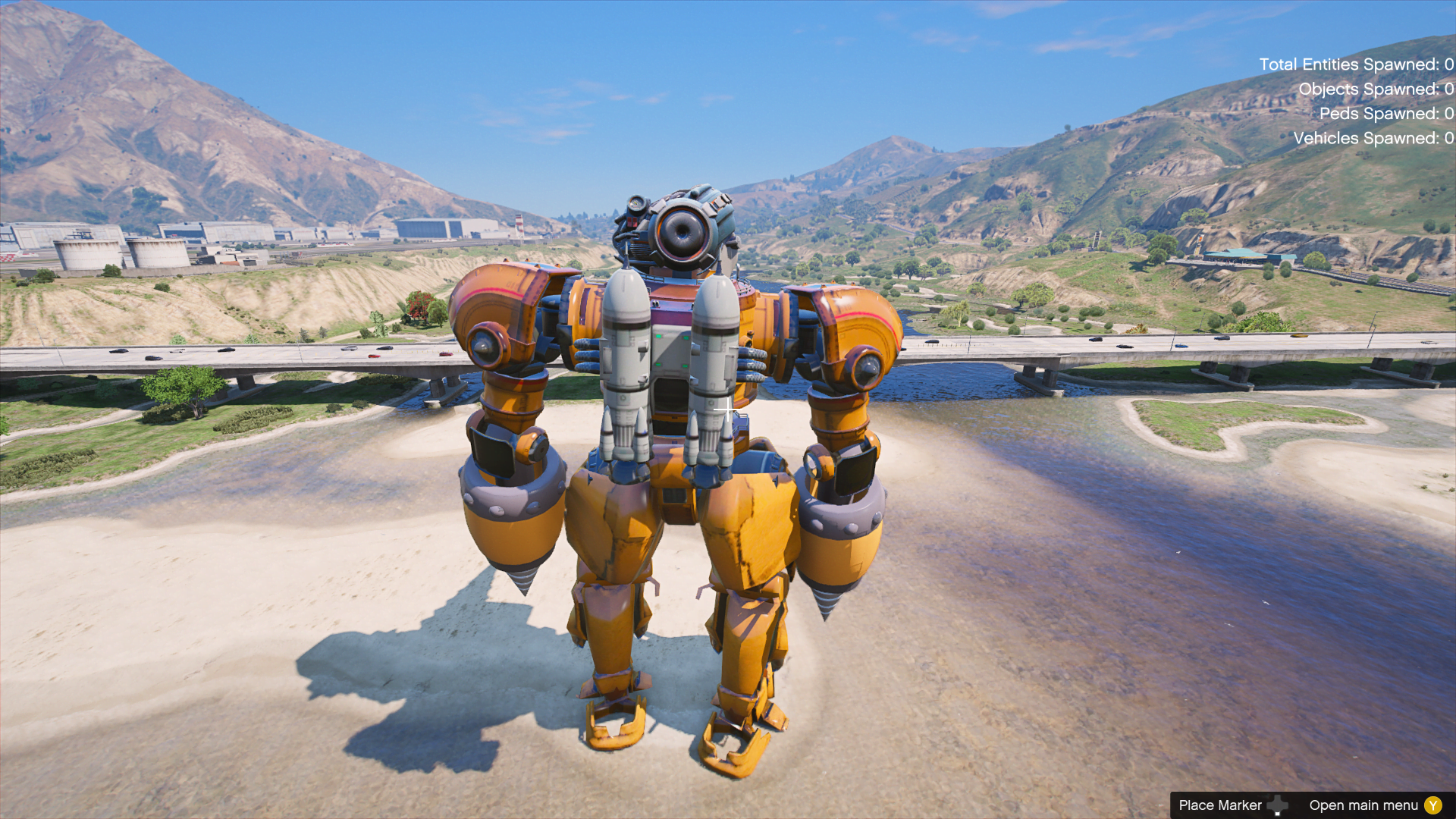Image resolution: width=1456 pixels, height=819 pixels.
Task: Open main menu via its label
Action: (x=1365, y=805)
